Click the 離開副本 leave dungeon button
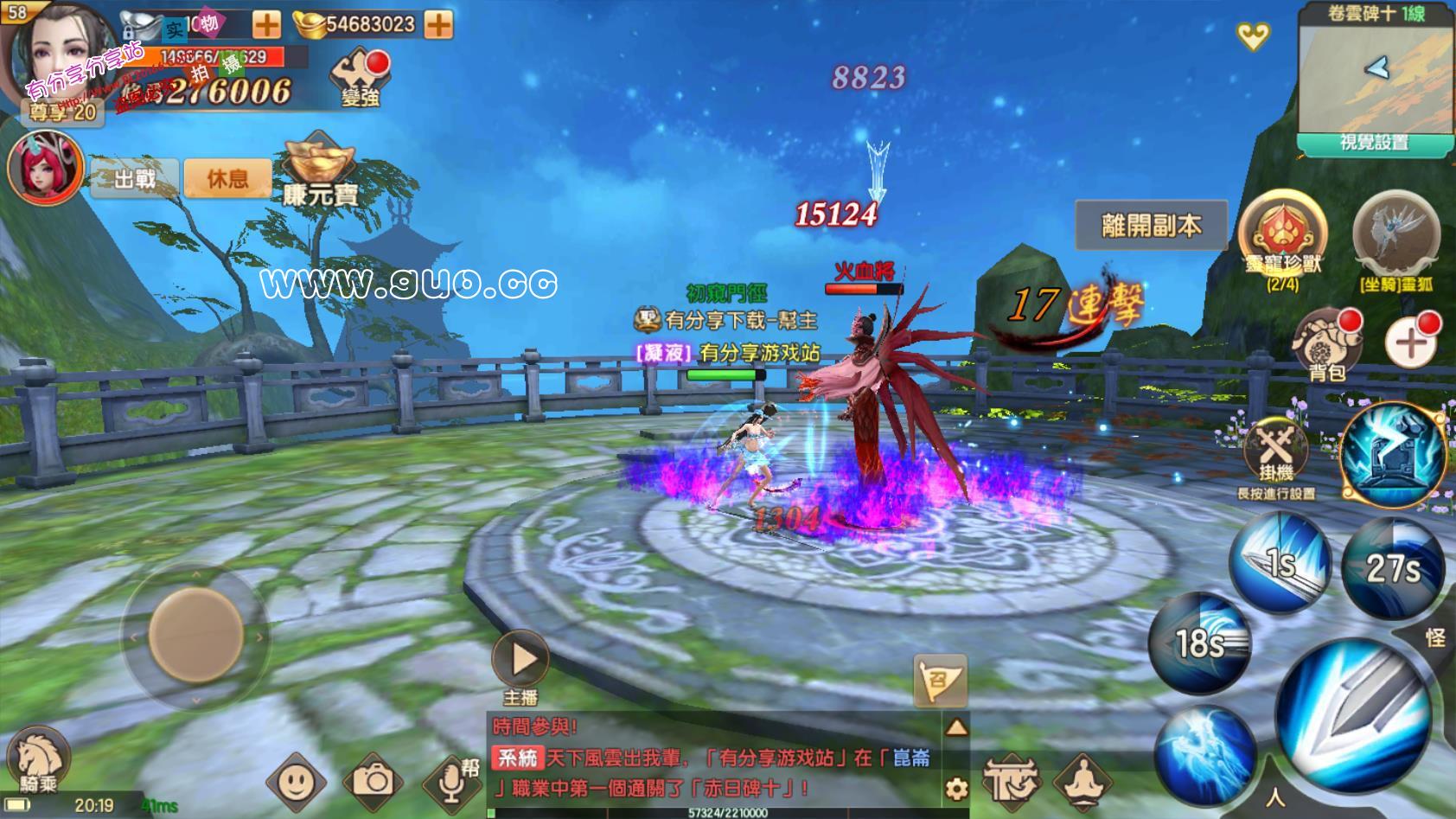This screenshot has width=1456, height=819. click(1151, 226)
